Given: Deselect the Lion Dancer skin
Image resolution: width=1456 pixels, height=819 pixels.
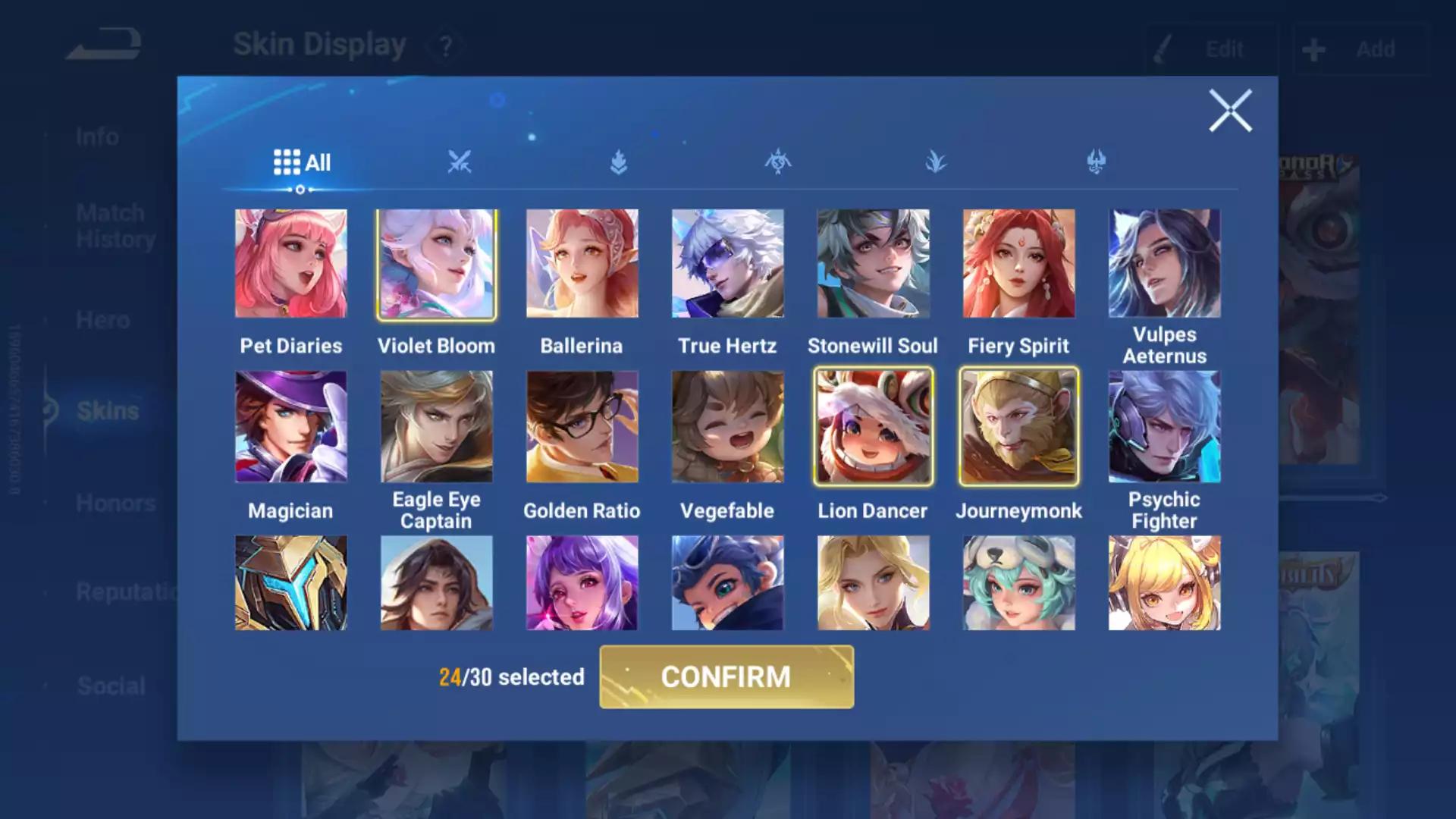Looking at the screenshot, I should (873, 427).
